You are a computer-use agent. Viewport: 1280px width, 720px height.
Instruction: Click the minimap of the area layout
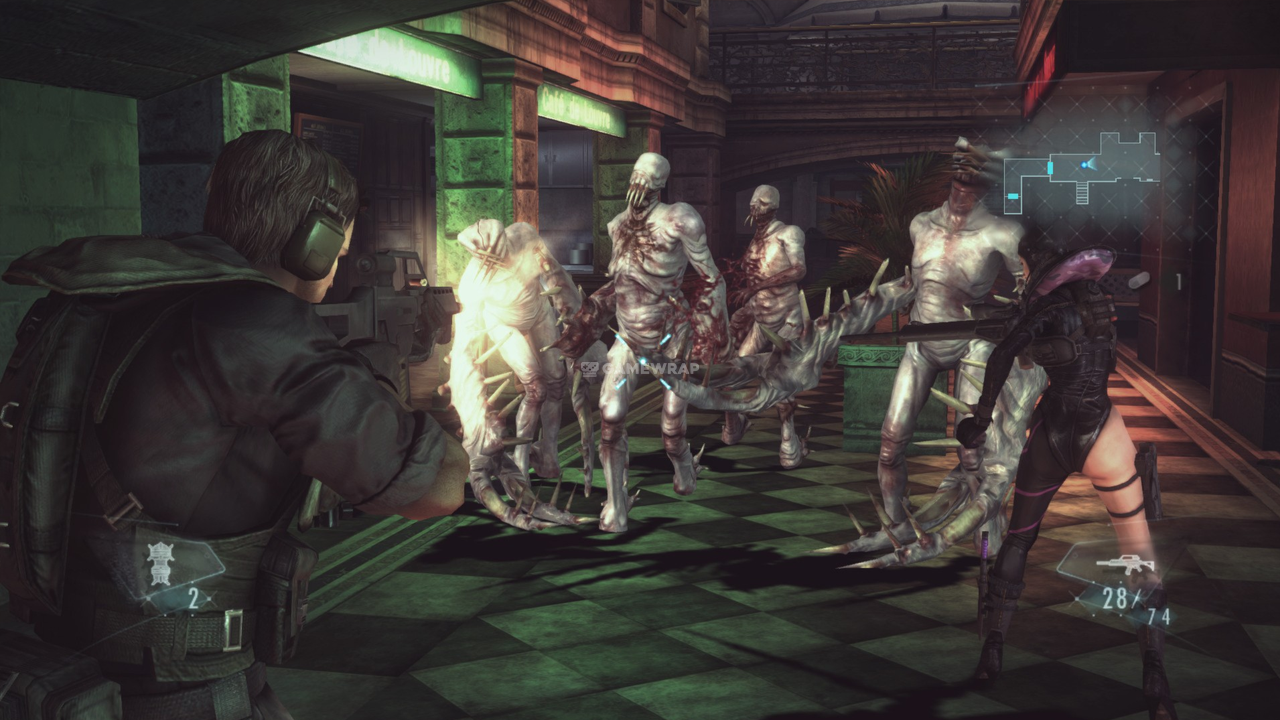(x=1081, y=170)
